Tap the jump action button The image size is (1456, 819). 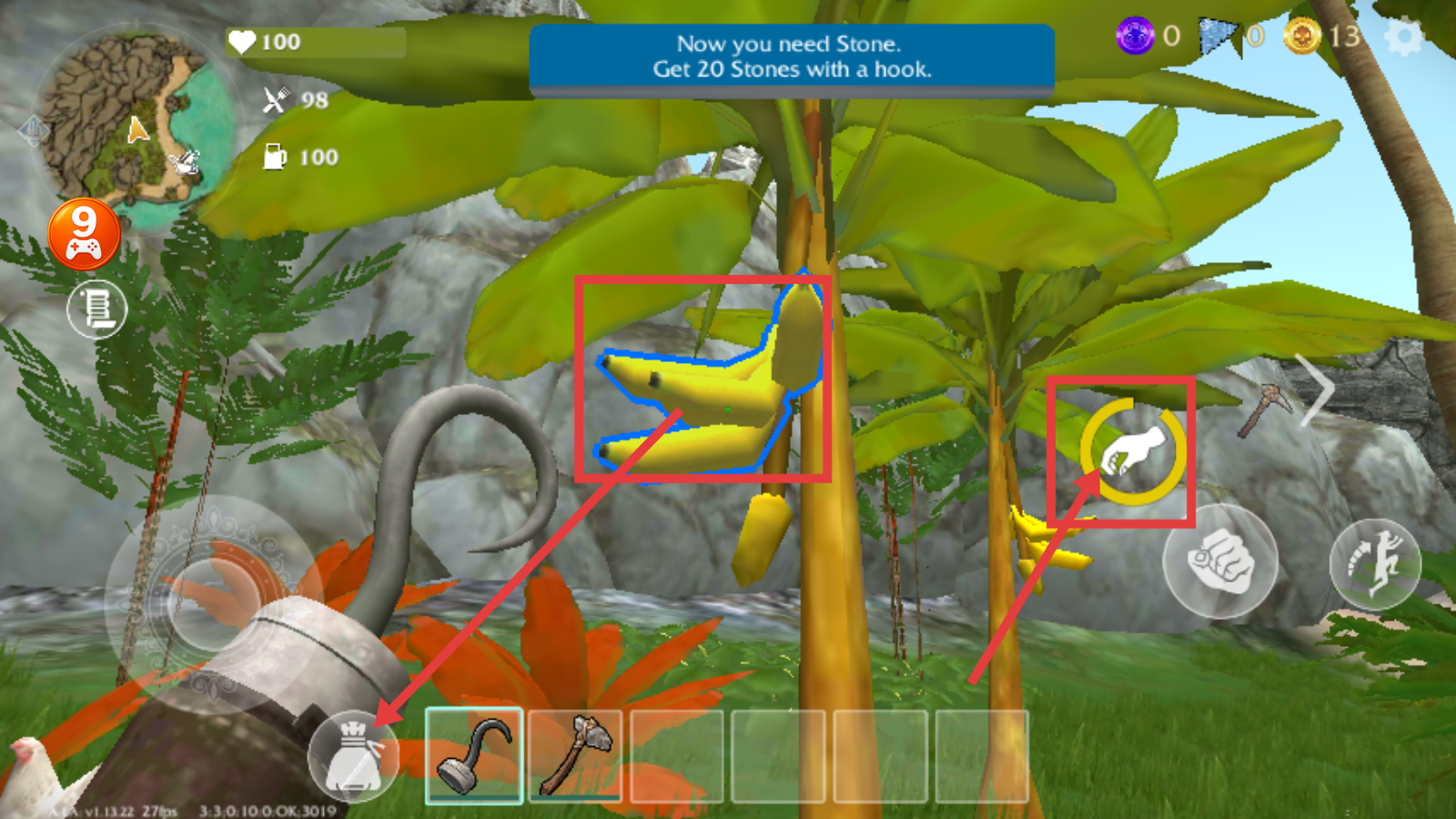(1375, 563)
